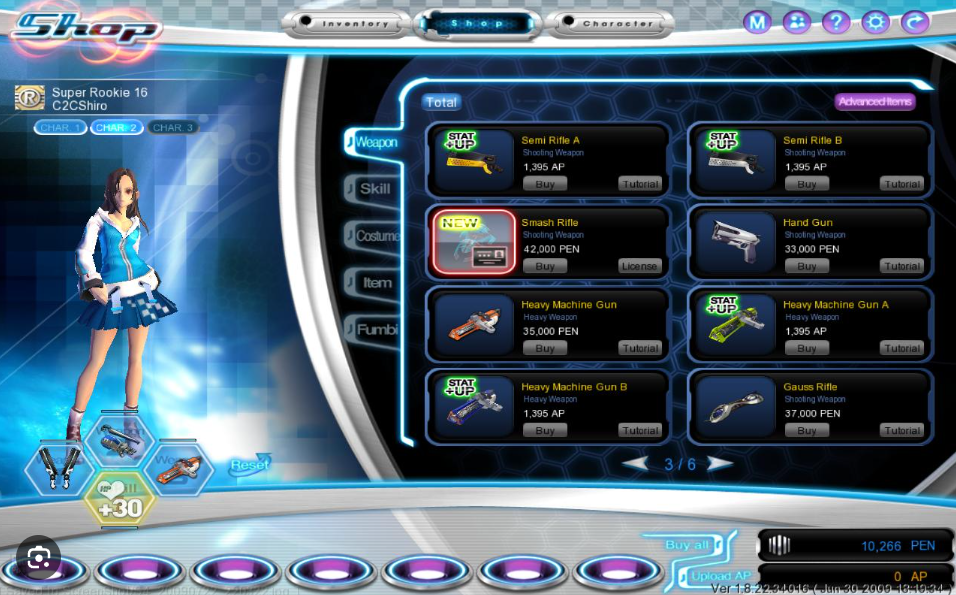Show the Semi Rifle B tutorial
956x595 pixels.
tap(902, 184)
